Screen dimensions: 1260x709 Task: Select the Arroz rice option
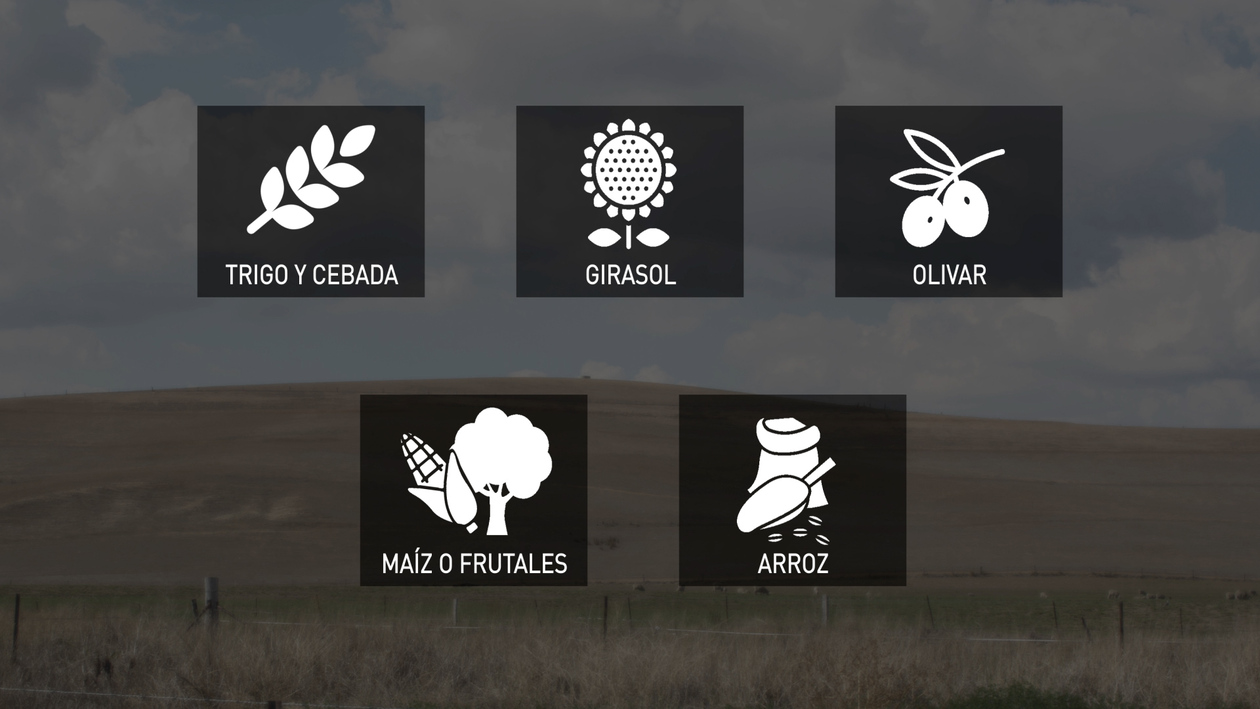792,490
